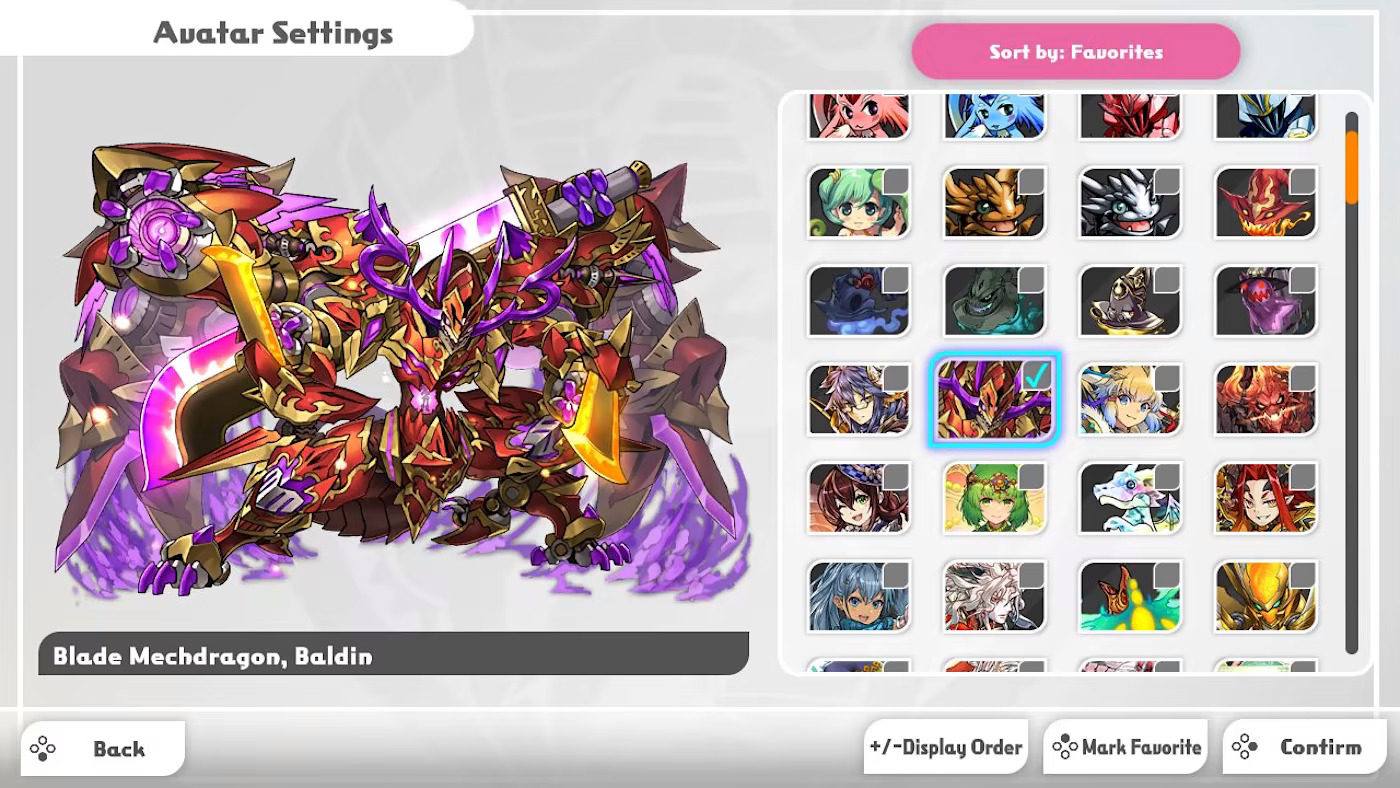Select the blonde Valkyrie avatar icon
The image size is (1400, 788).
tap(1129, 399)
